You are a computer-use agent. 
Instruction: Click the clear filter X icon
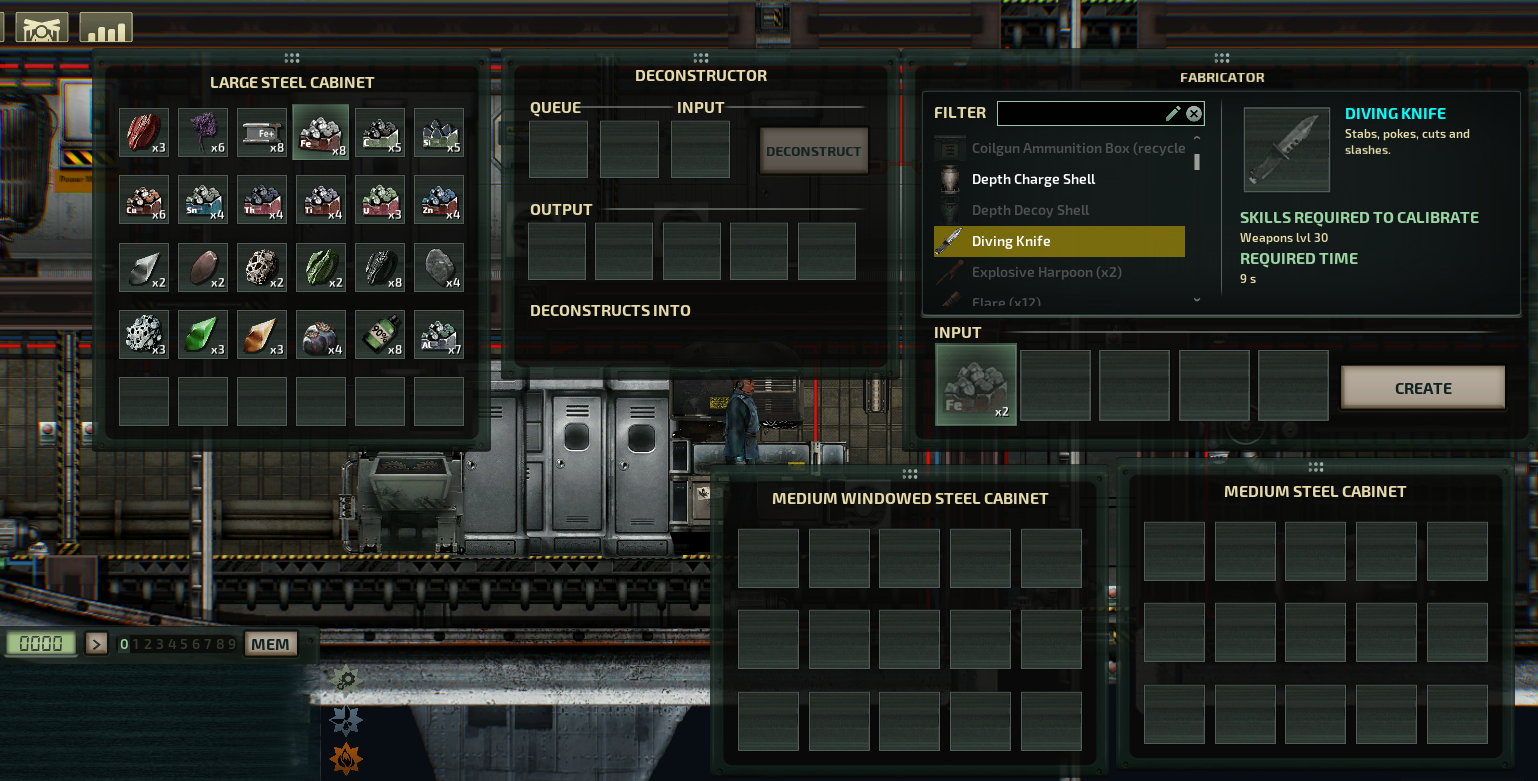tap(1194, 113)
